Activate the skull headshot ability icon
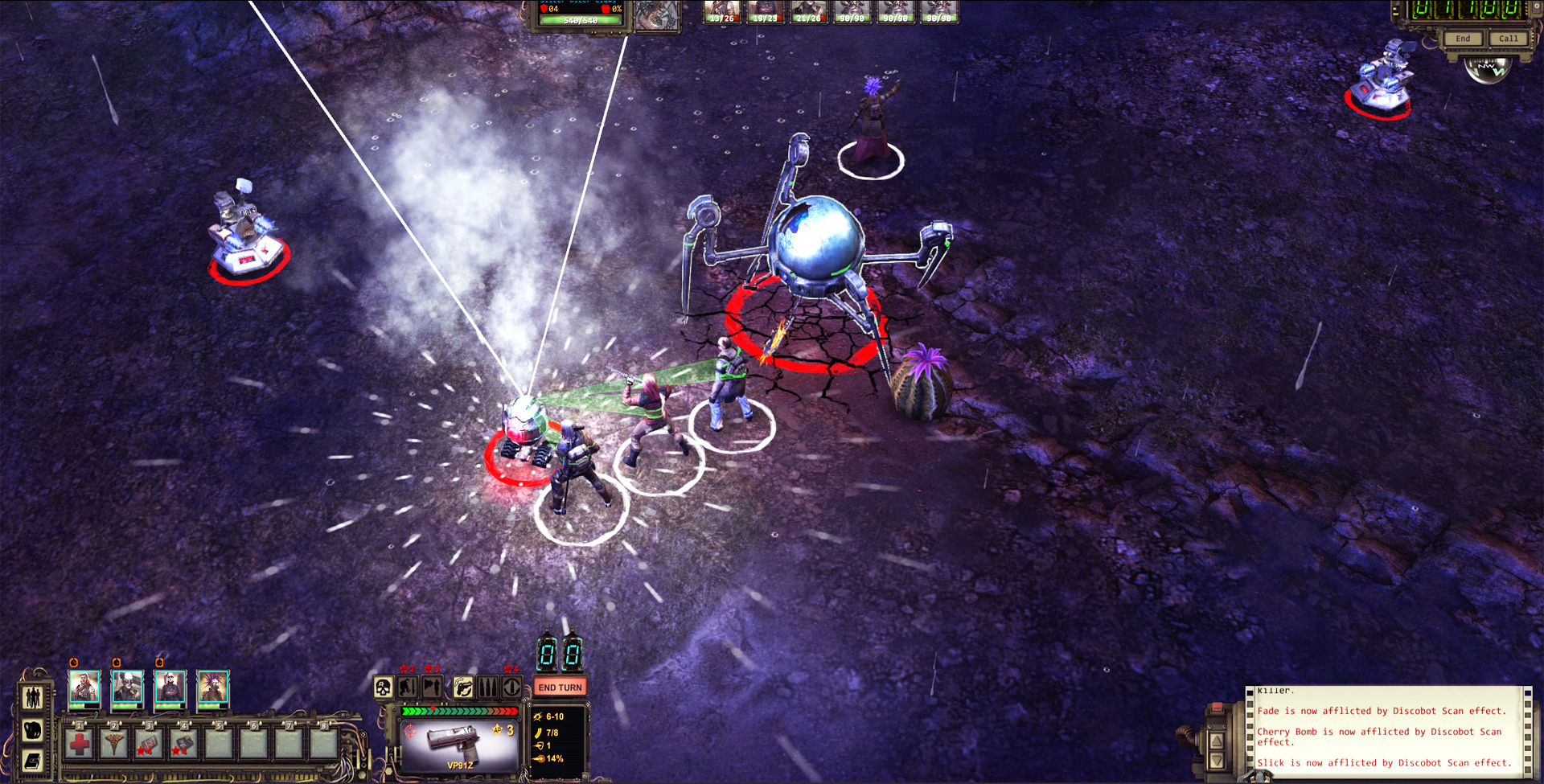Image resolution: width=1544 pixels, height=784 pixels. (x=384, y=688)
